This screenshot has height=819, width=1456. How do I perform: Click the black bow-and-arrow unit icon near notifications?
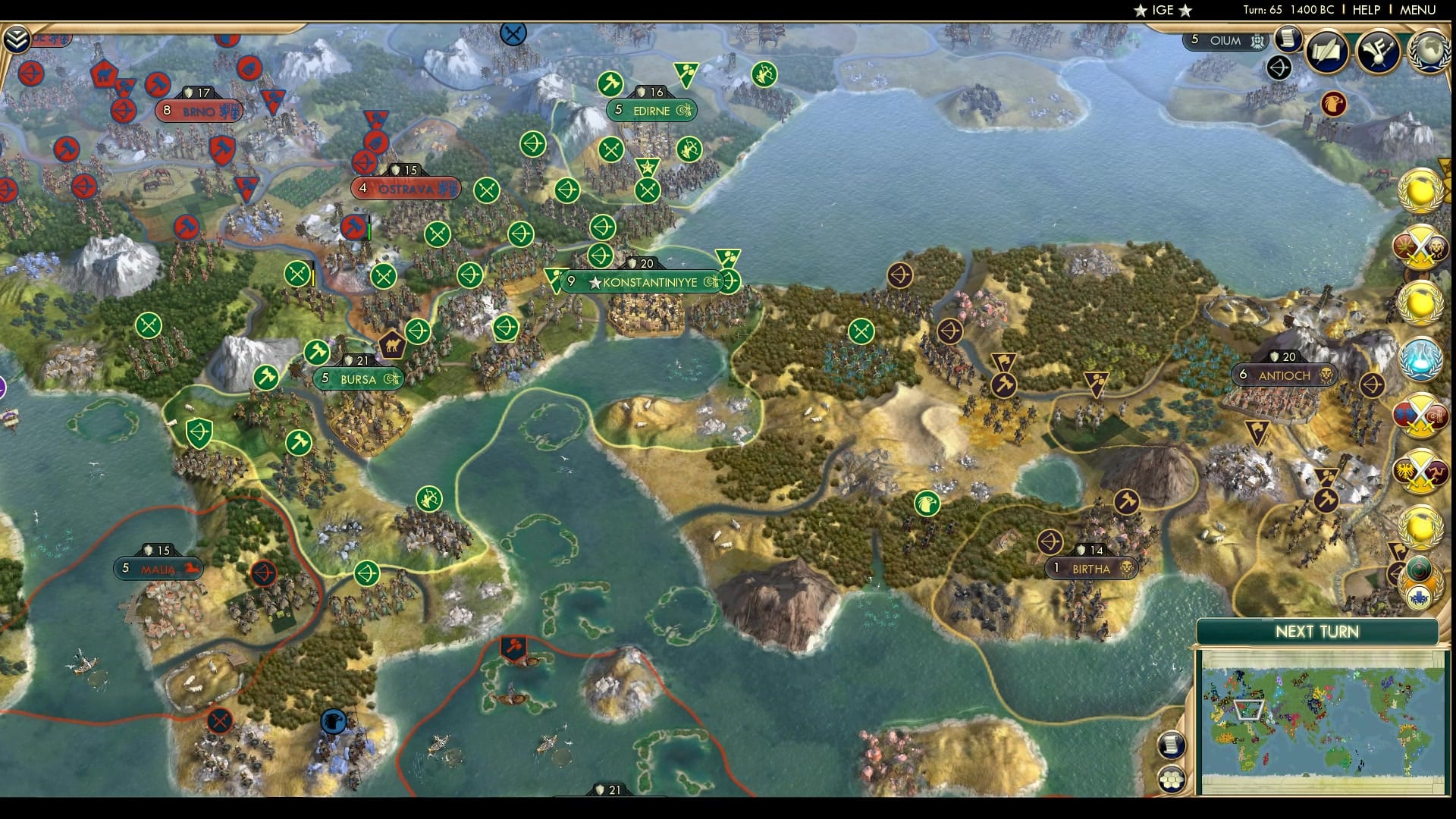click(1279, 66)
